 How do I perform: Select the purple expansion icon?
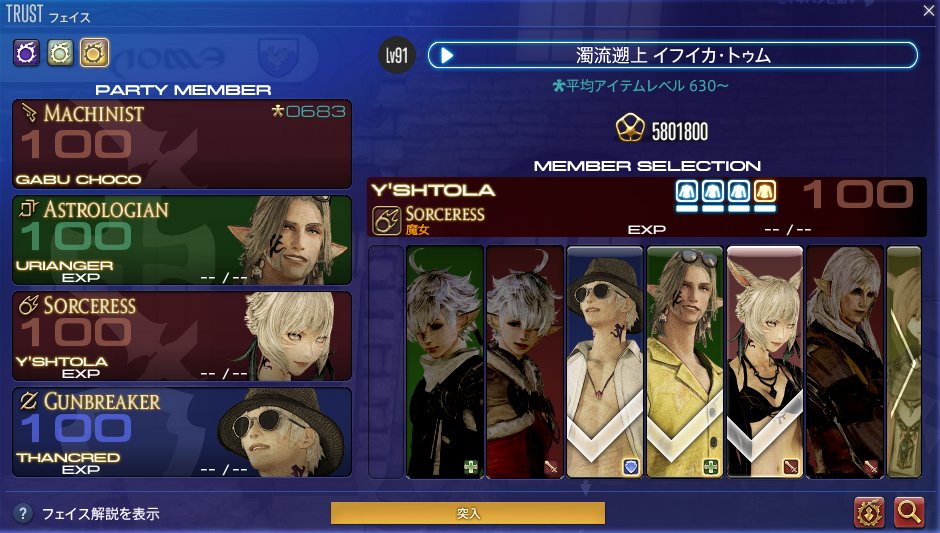click(26, 52)
